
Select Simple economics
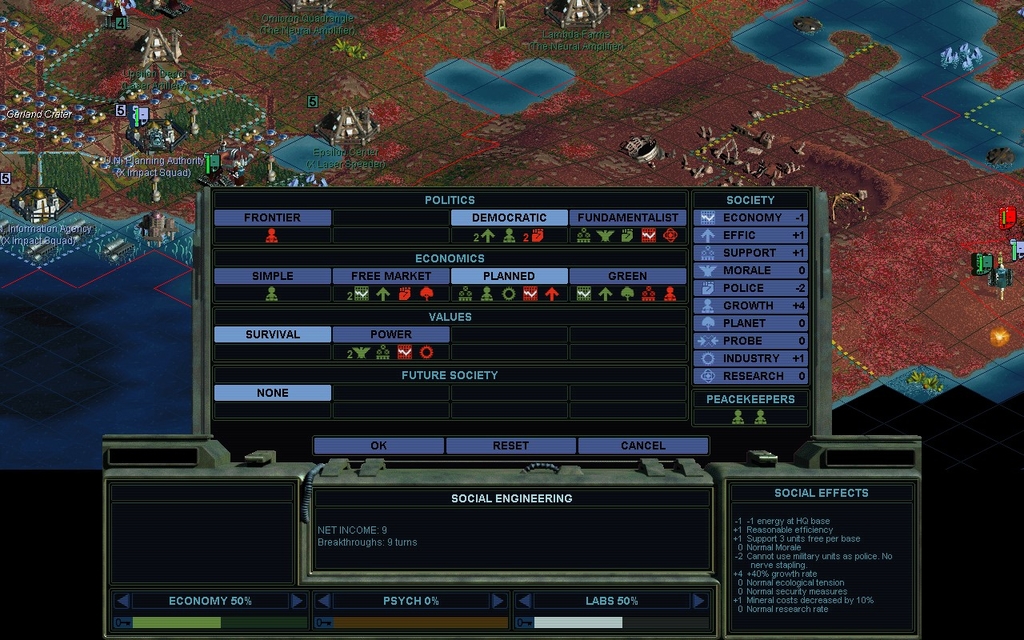pos(272,276)
